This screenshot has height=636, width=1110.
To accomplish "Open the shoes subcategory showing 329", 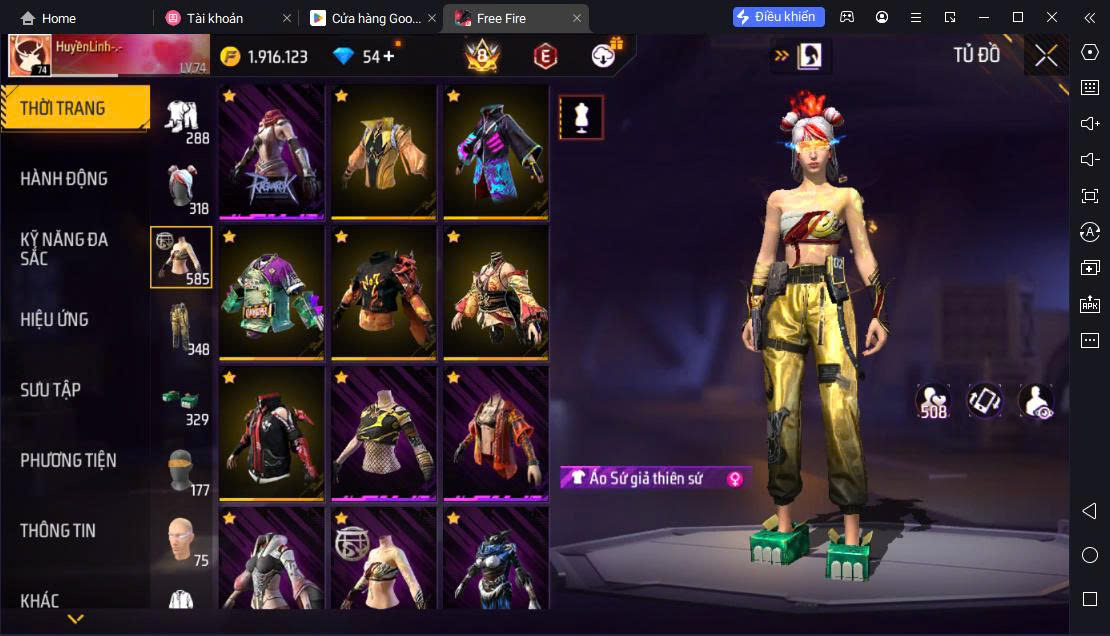I will 182,401.
